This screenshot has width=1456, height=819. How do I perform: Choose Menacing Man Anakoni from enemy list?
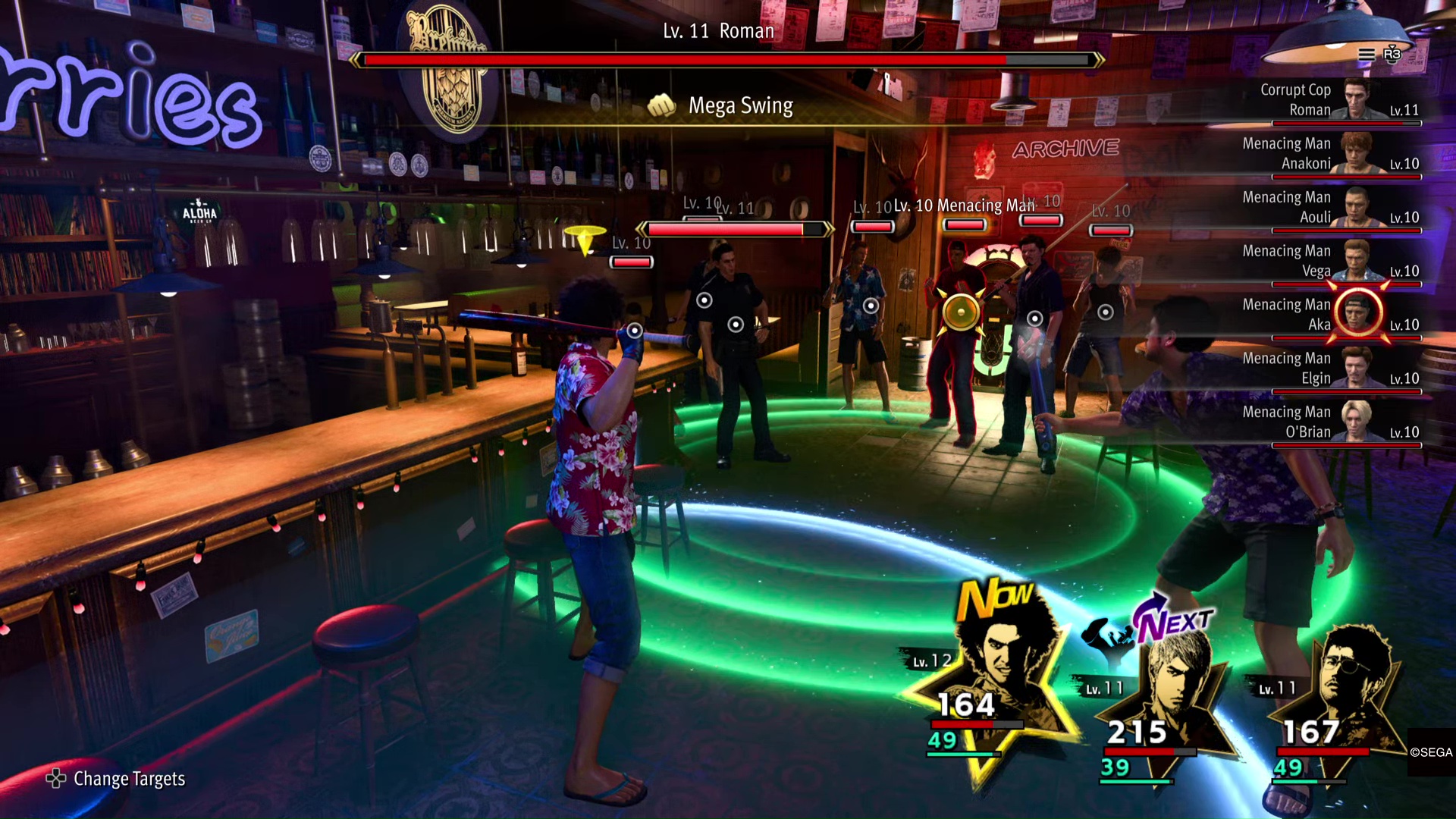[x=1338, y=154]
